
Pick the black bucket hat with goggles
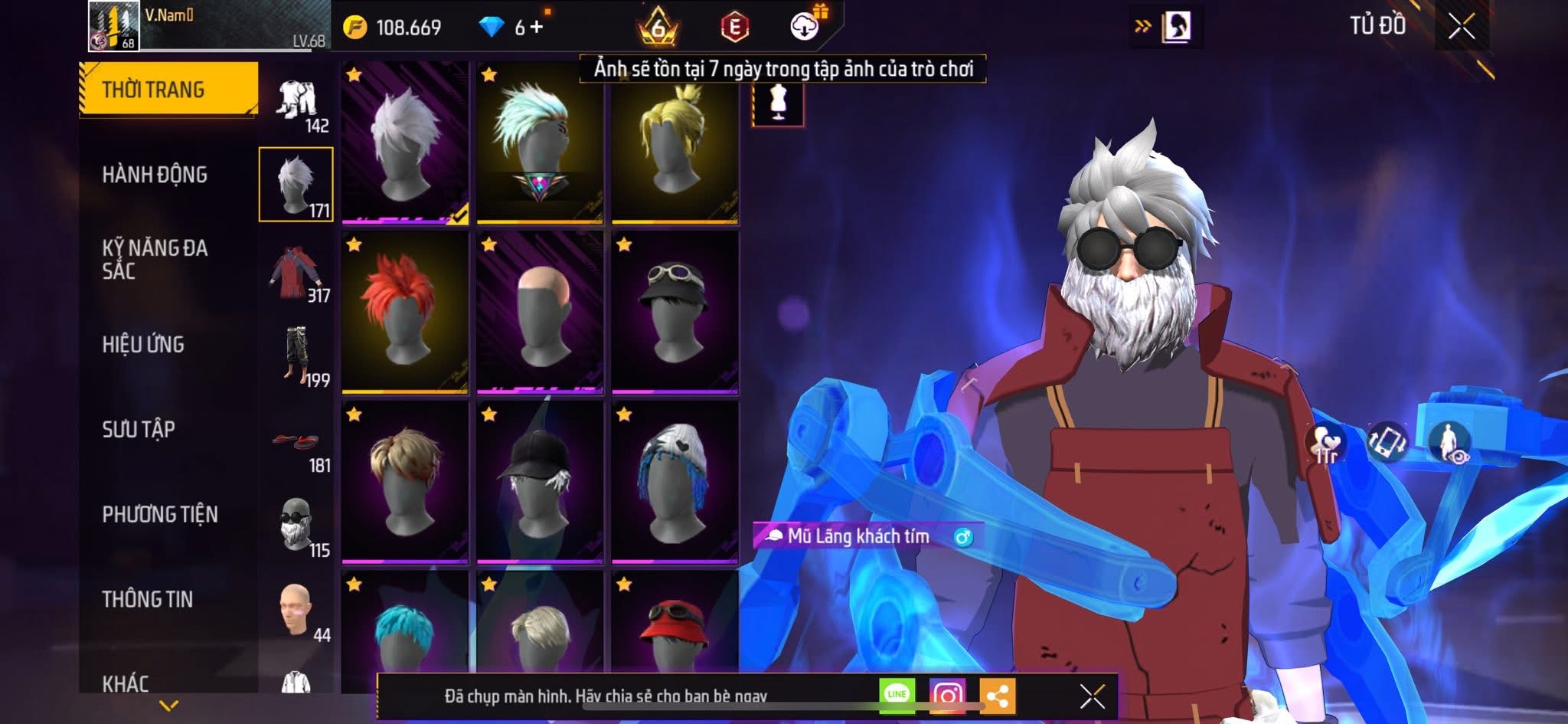pos(675,312)
